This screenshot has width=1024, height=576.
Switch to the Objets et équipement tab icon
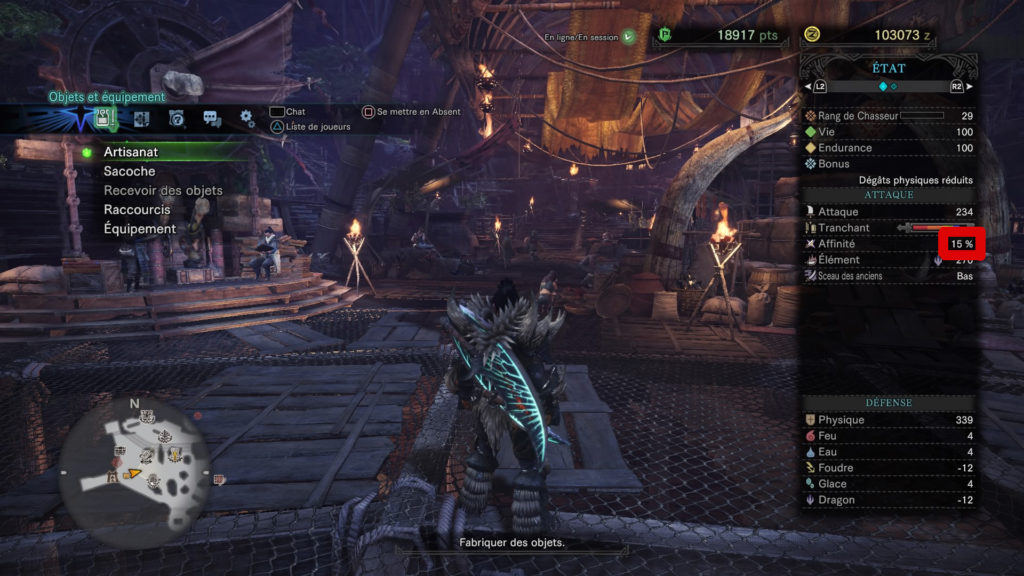104,119
